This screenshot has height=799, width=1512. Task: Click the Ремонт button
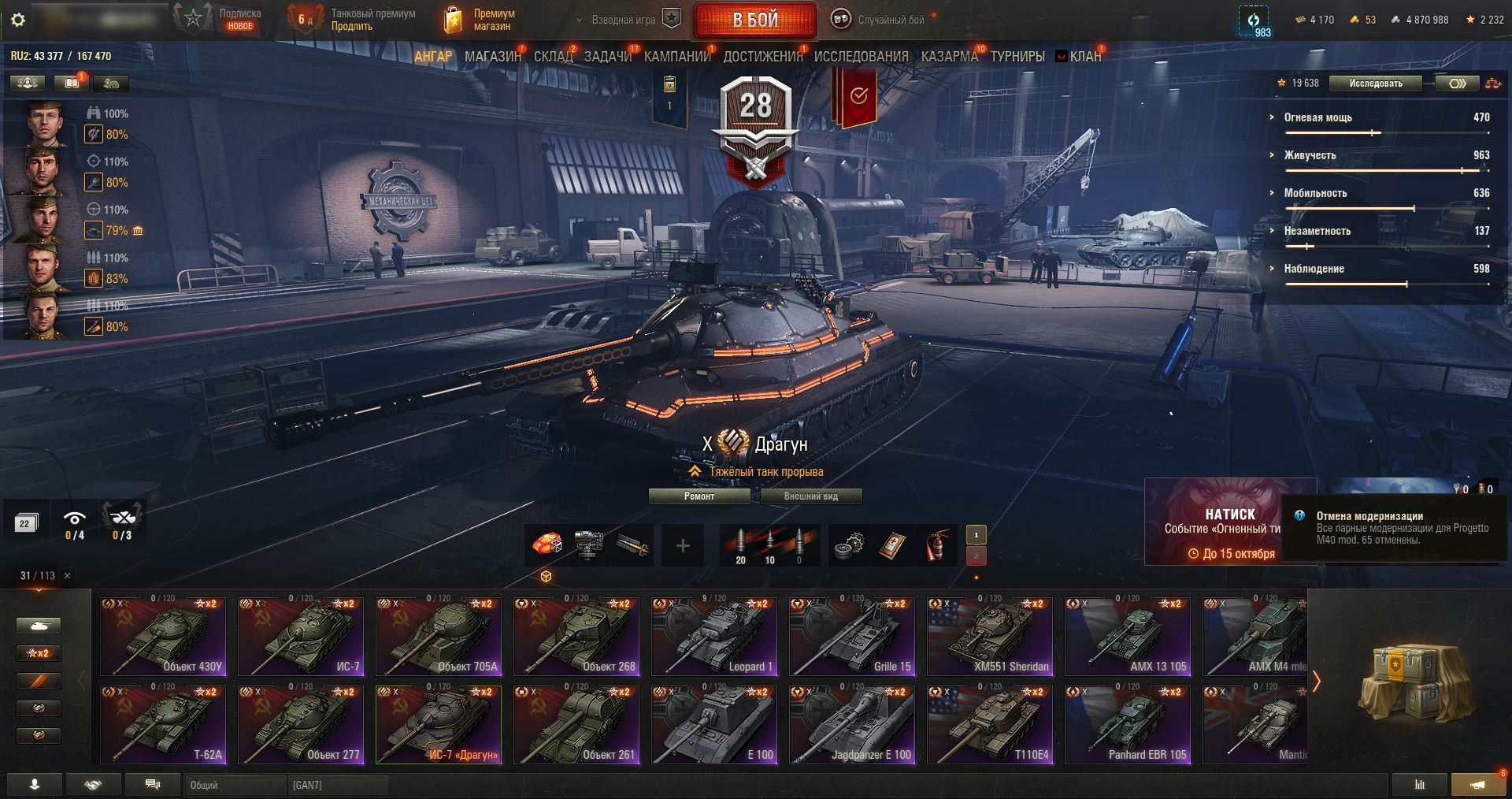click(x=699, y=496)
